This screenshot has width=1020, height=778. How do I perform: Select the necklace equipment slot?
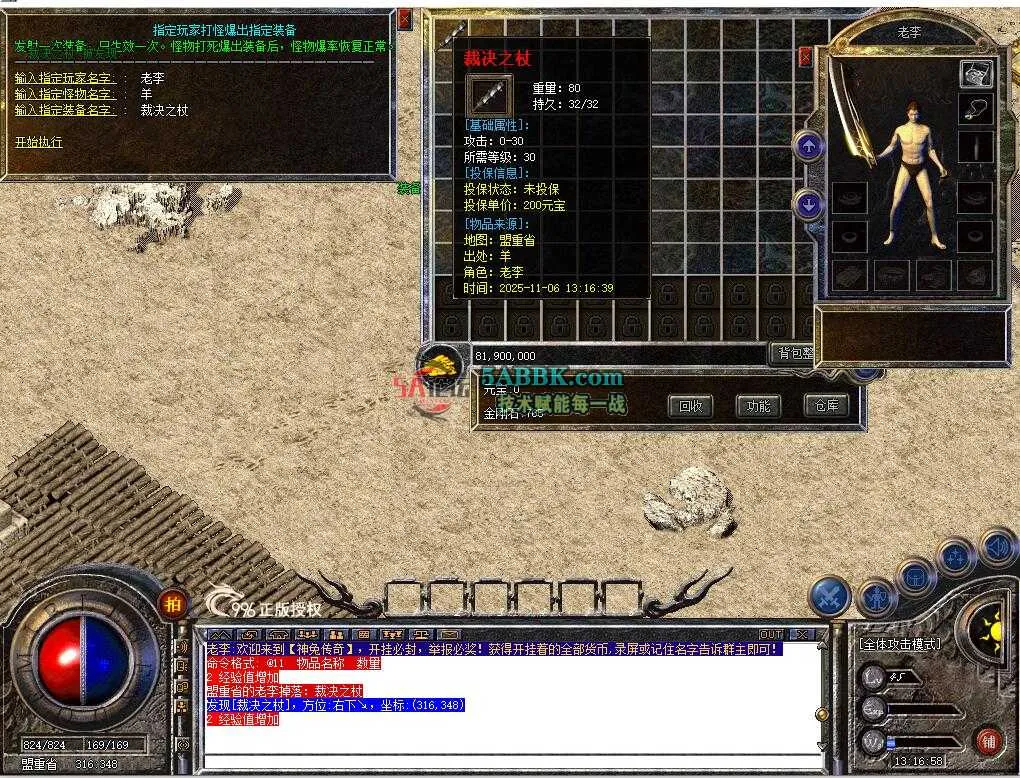975,110
